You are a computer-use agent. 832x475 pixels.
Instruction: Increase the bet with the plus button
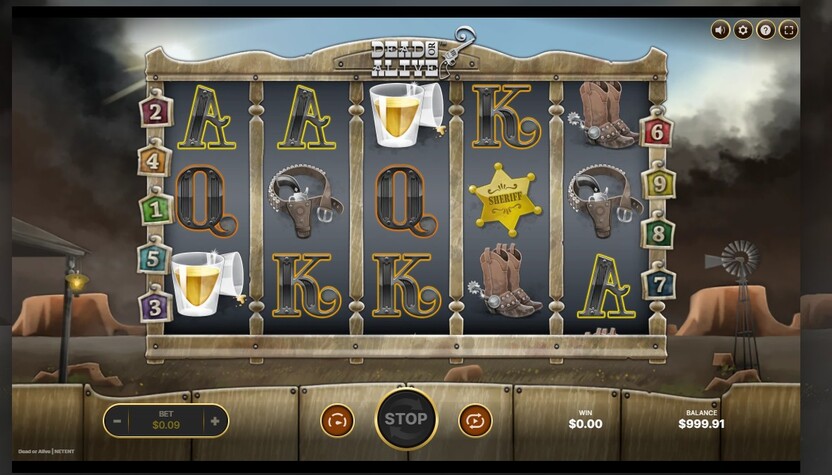coord(214,421)
